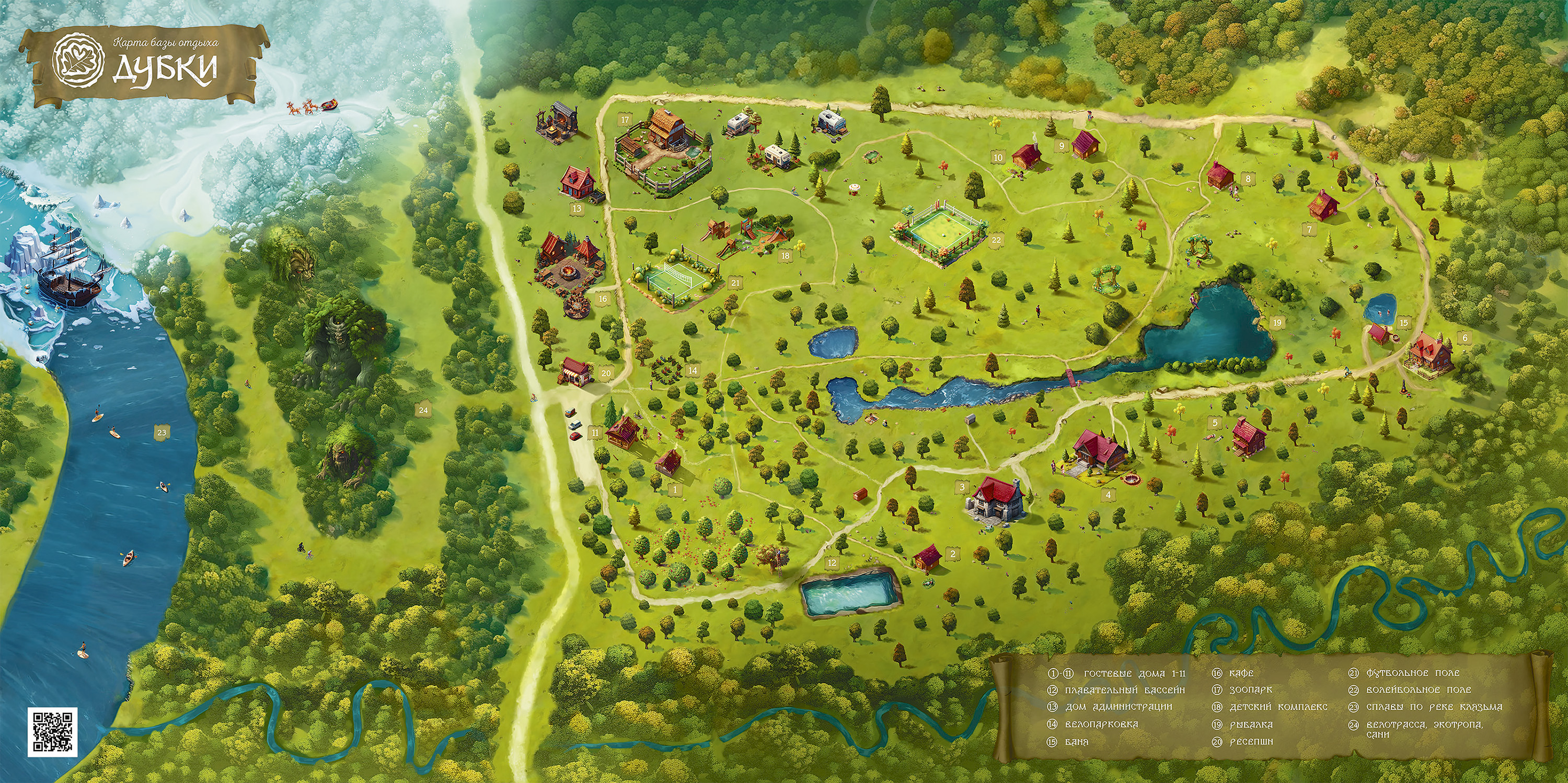Select marker 12 by the swimming pool
Viewport: 1568px width, 783px height.
832,563
